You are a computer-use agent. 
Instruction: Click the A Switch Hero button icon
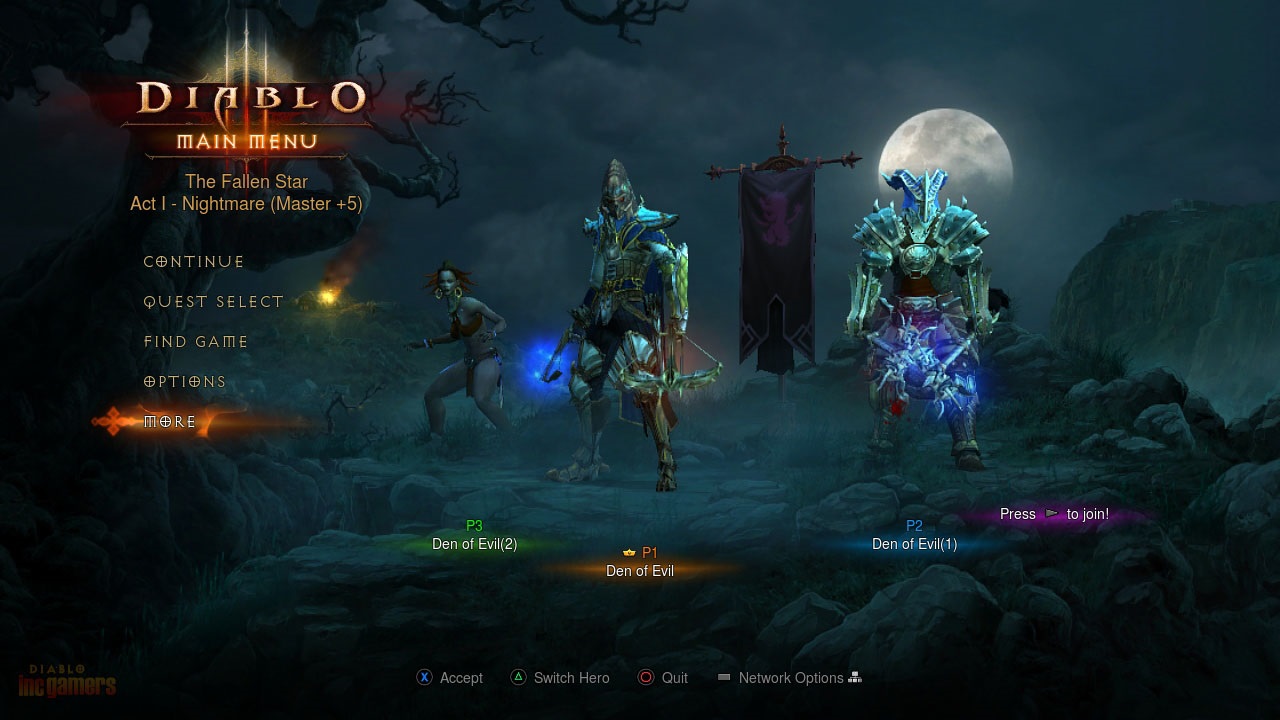[519, 677]
